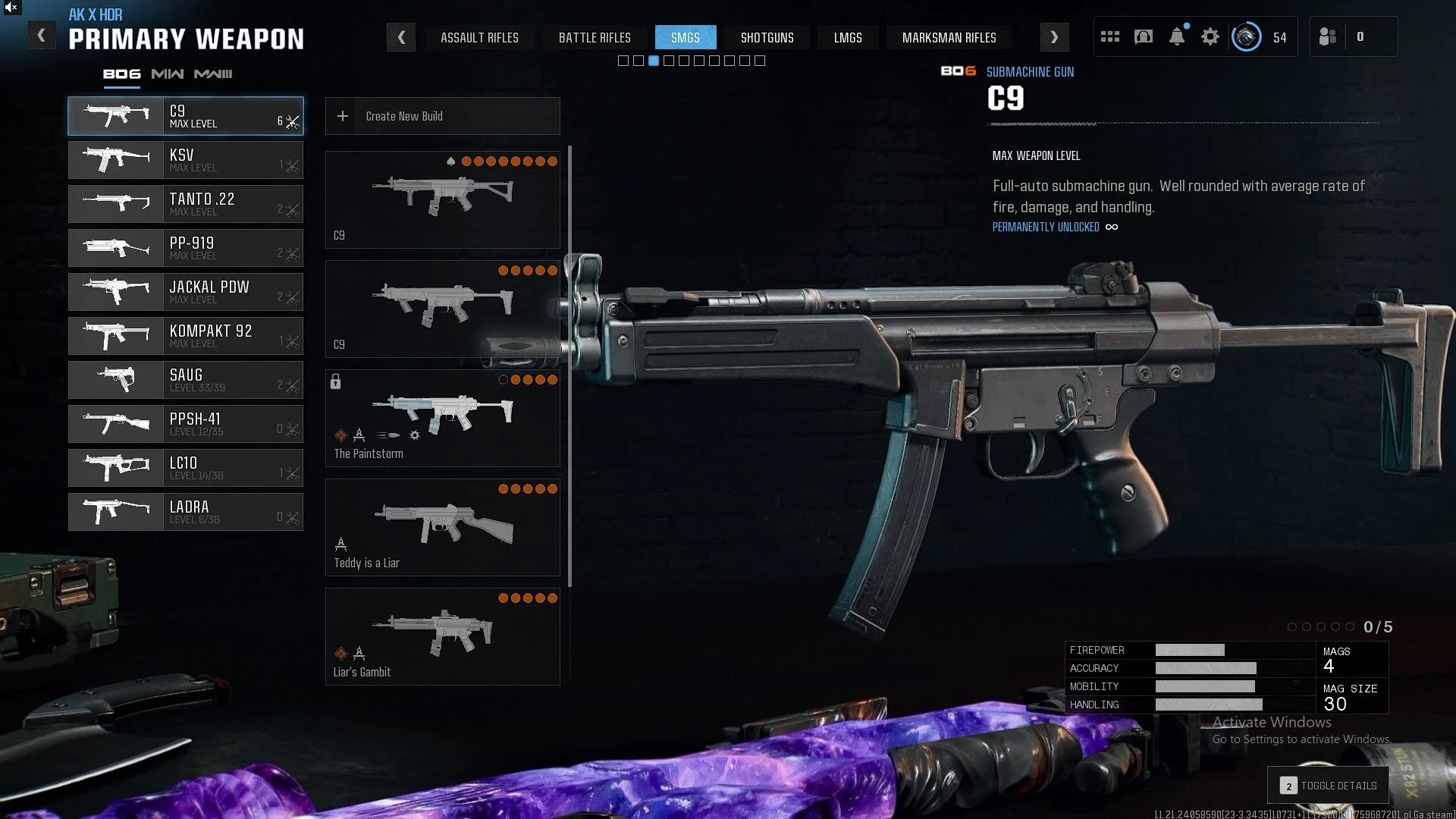This screenshot has width=1456, height=819.
Task: Choose the KSV submachine gun
Action: tap(186, 160)
